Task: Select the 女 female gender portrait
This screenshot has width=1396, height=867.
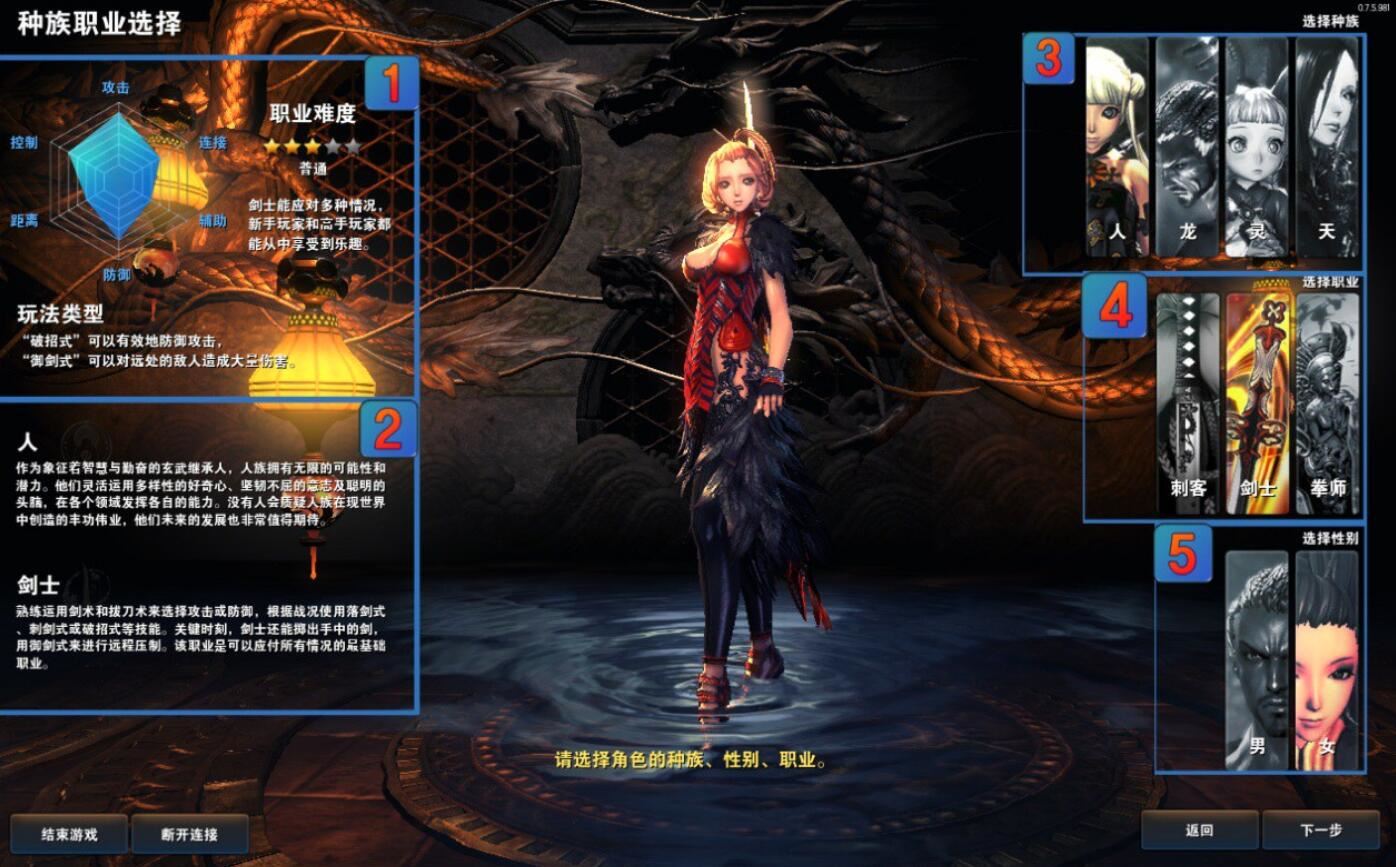Action: pyautogui.click(x=1327, y=660)
